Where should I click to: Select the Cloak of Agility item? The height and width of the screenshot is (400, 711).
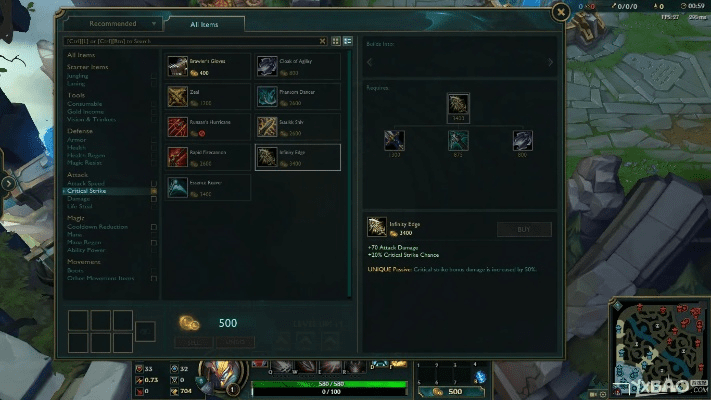click(297, 66)
